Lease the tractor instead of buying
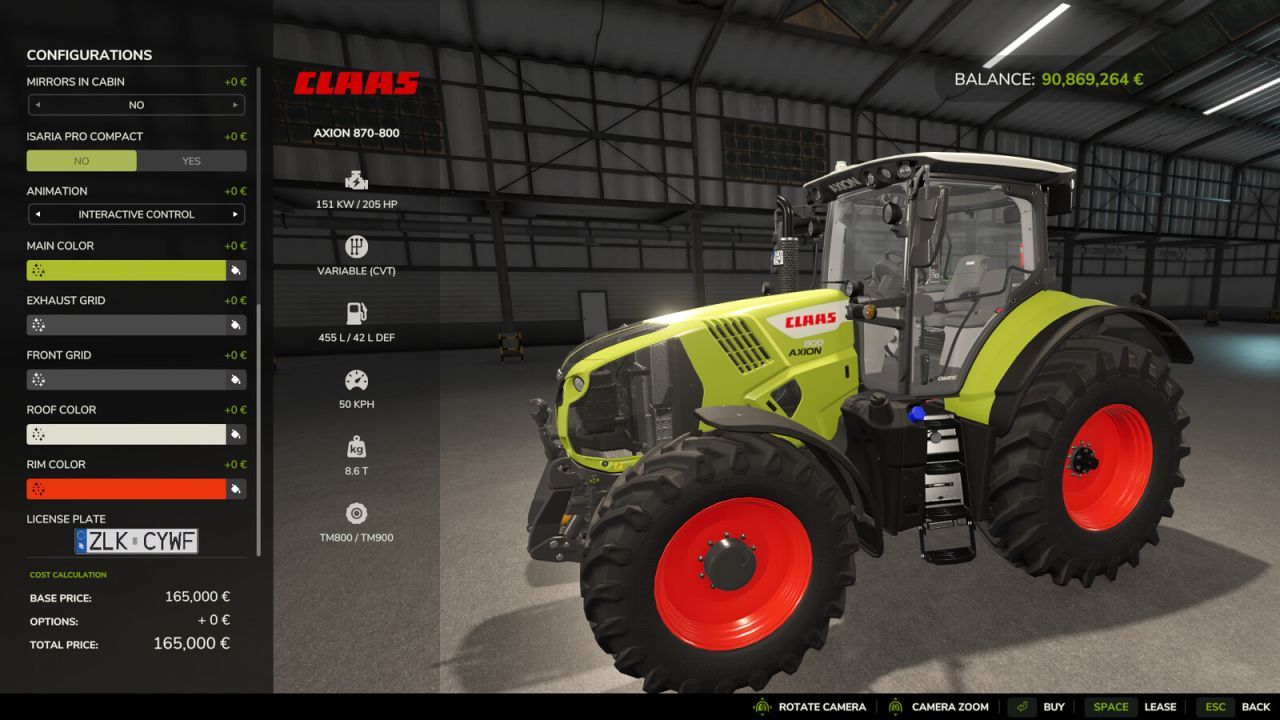The width and height of the screenshot is (1280, 720). coord(1162,706)
